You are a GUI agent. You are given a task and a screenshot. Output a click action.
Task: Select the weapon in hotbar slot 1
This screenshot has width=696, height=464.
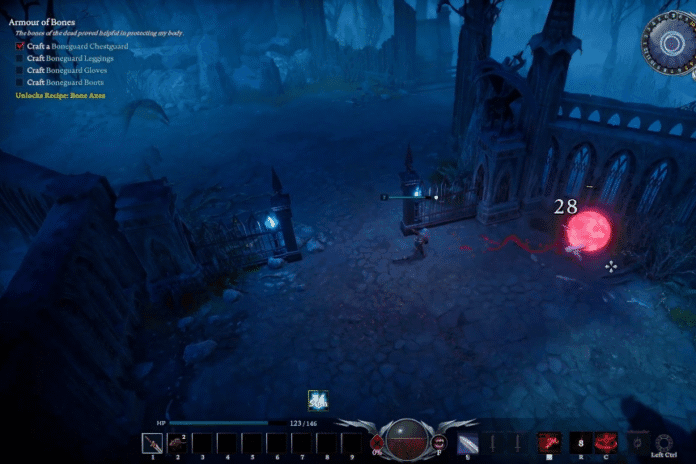(153, 443)
